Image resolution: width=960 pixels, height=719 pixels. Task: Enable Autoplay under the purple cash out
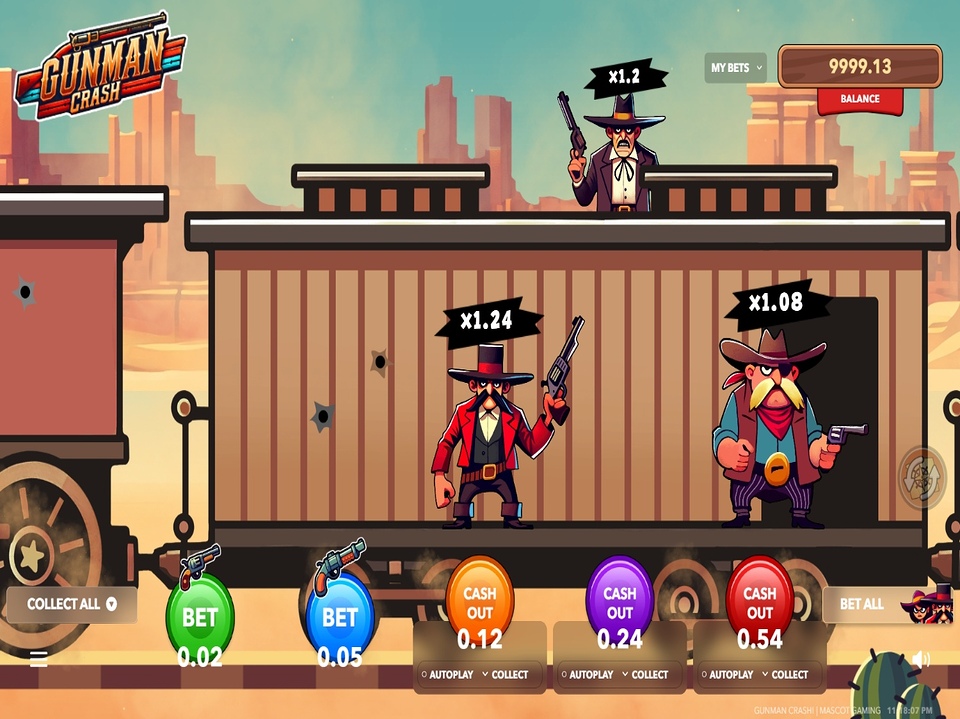pos(588,675)
